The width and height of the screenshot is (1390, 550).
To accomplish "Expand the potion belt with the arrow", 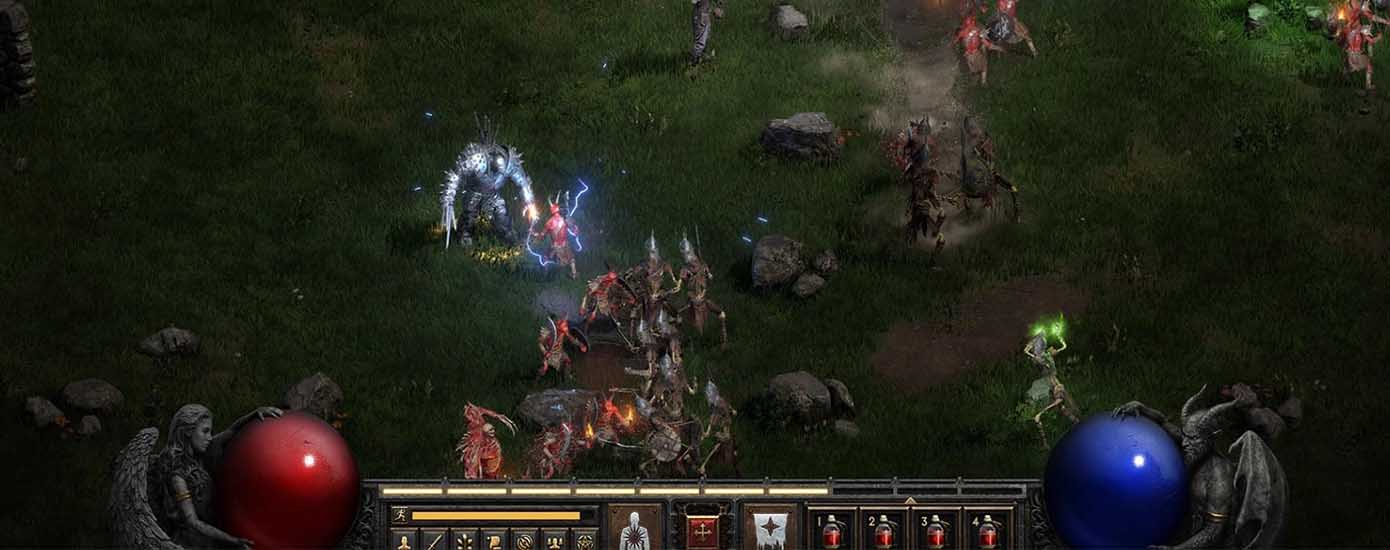I will click(x=909, y=500).
